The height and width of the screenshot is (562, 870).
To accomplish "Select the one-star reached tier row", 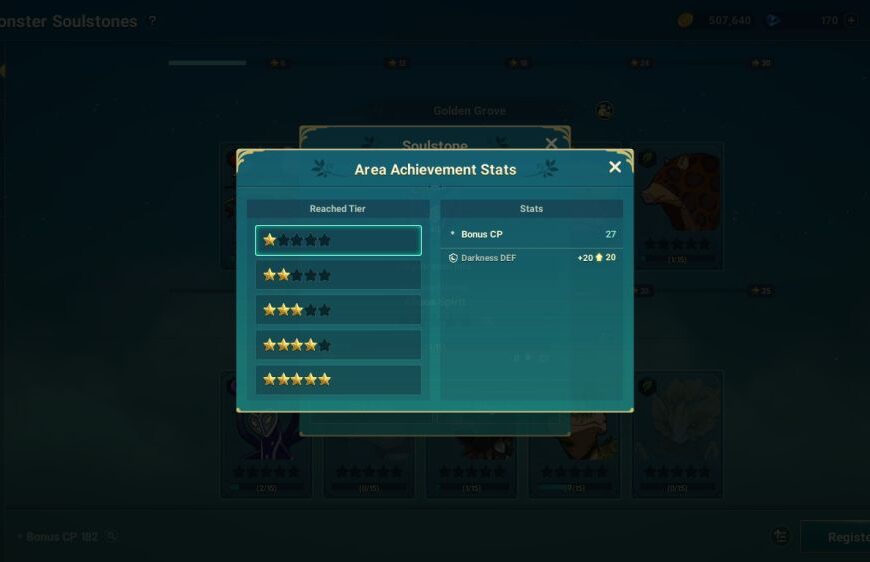I will coord(338,240).
